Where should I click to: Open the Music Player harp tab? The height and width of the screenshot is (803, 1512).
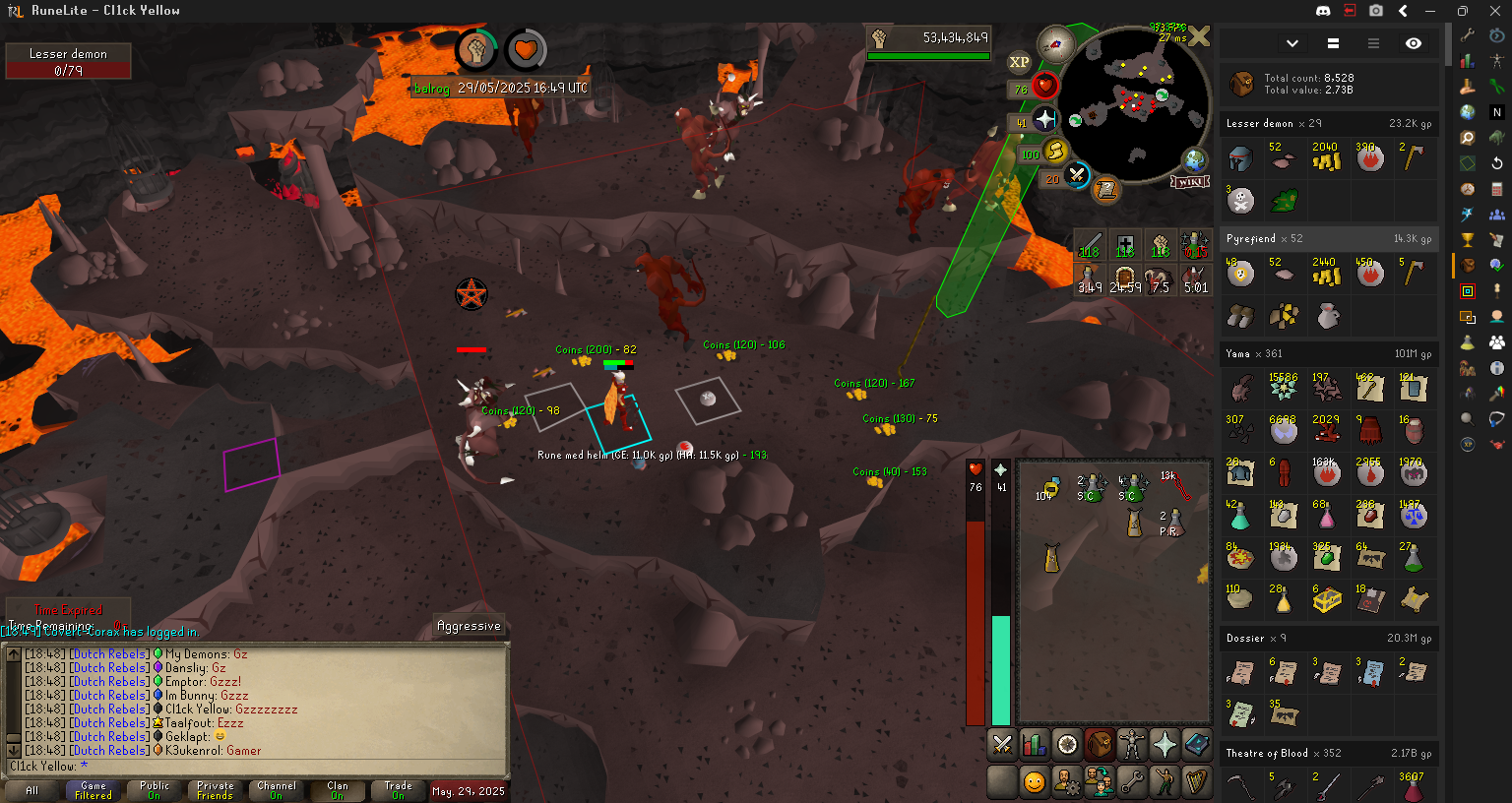[1197, 782]
